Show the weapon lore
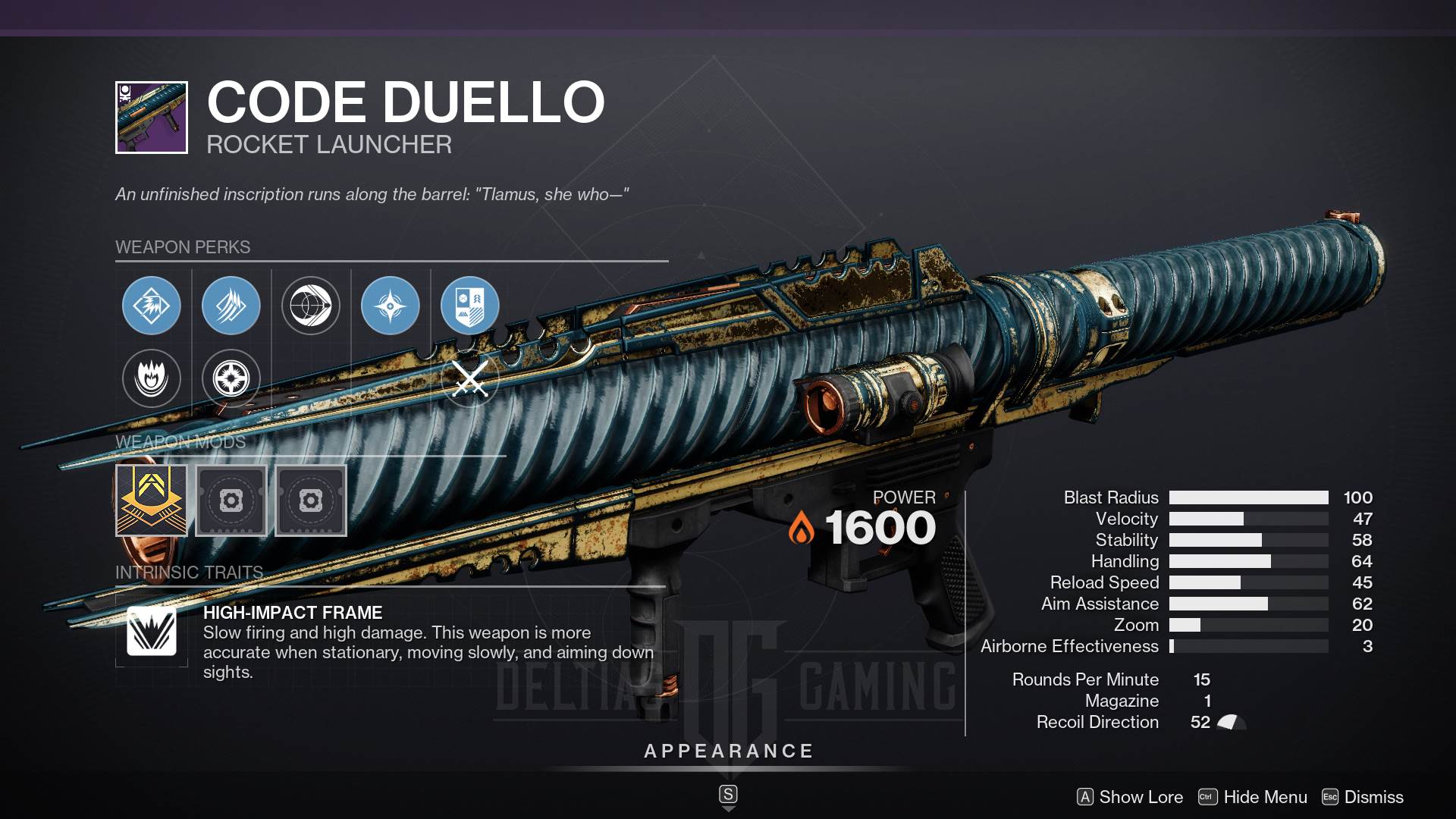This screenshot has height=819, width=1456. tap(1130, 797)
